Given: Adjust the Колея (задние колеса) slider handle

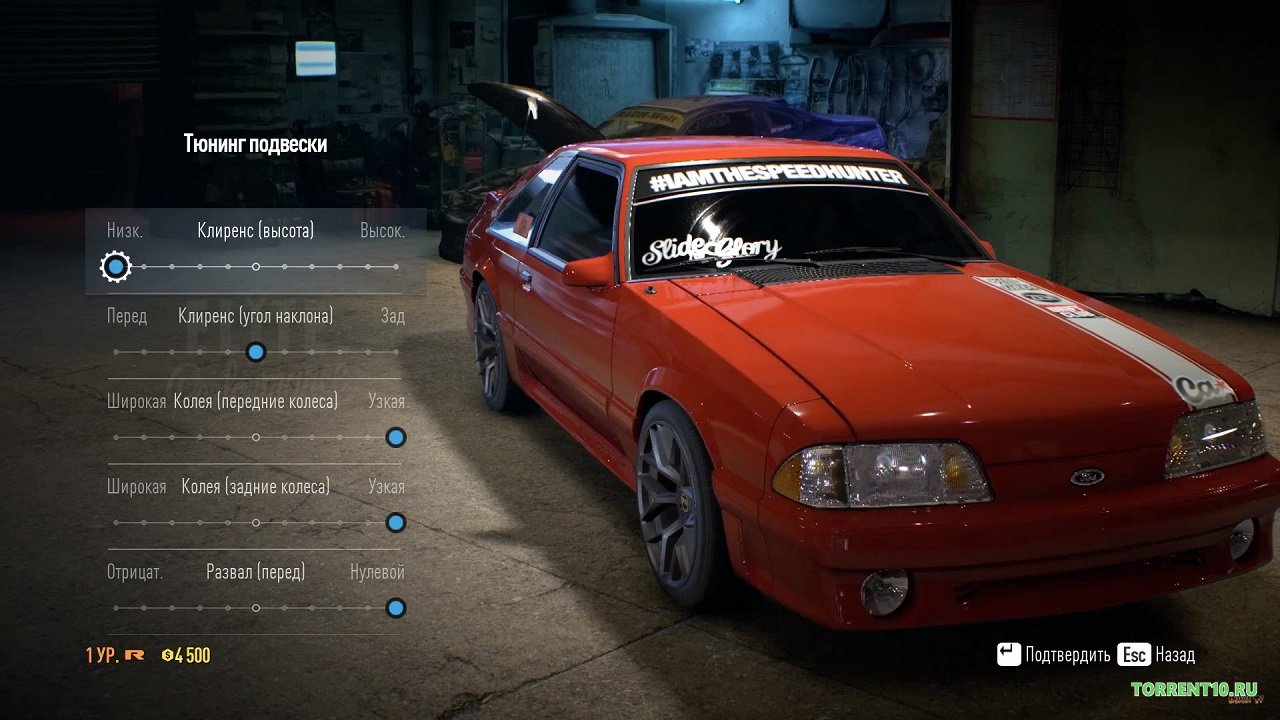Looking at the screenshot, I should [396, 522].
